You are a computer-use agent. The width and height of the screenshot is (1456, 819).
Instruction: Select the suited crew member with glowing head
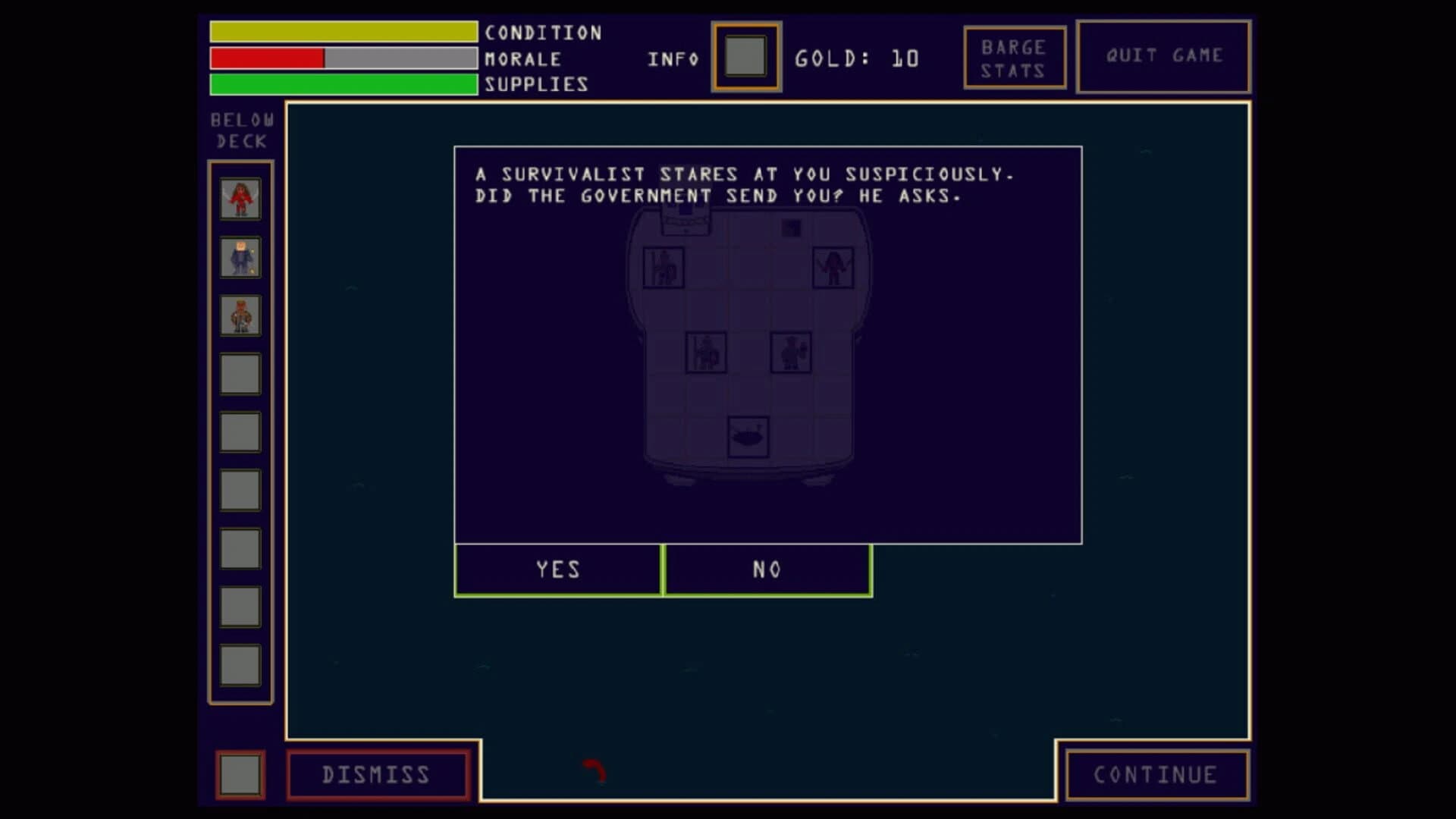[x=239, y=256]
